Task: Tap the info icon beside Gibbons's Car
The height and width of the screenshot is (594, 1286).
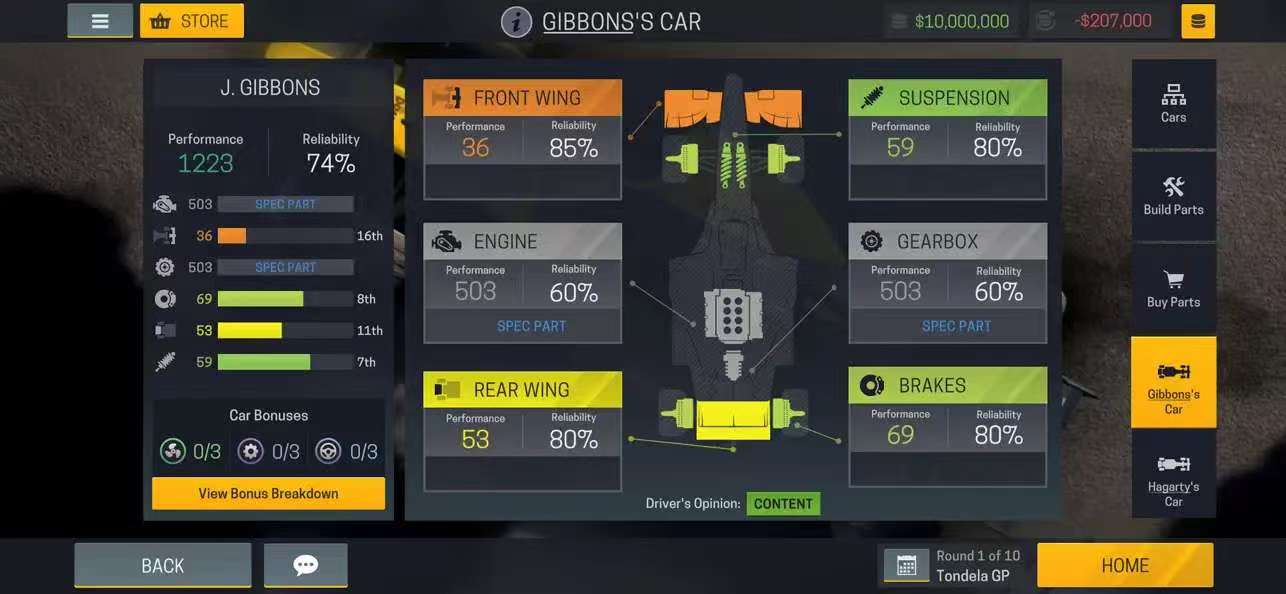Action: 516,22
